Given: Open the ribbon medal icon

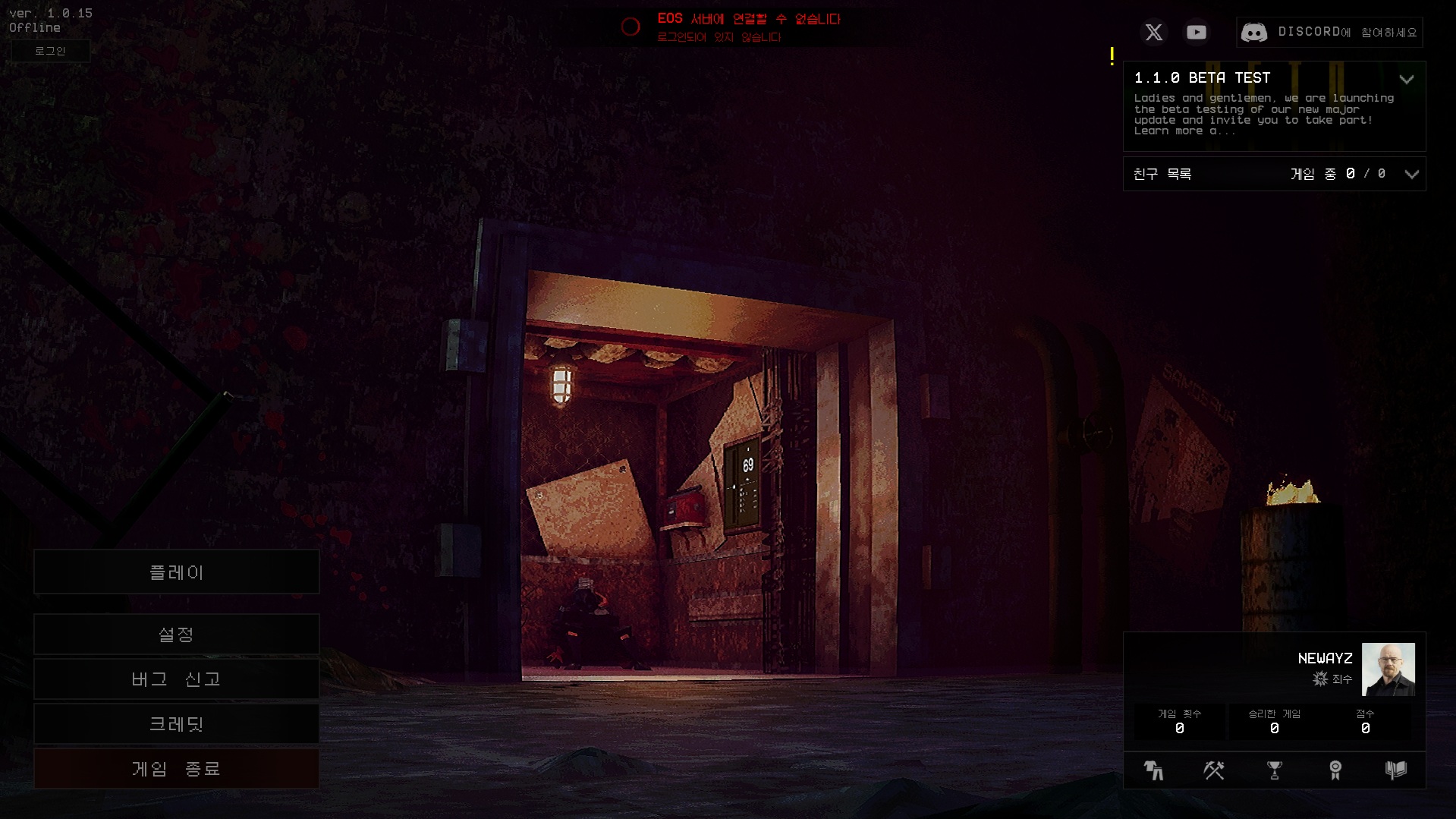Looking at the screenshot, I should tap(1335, 770).
